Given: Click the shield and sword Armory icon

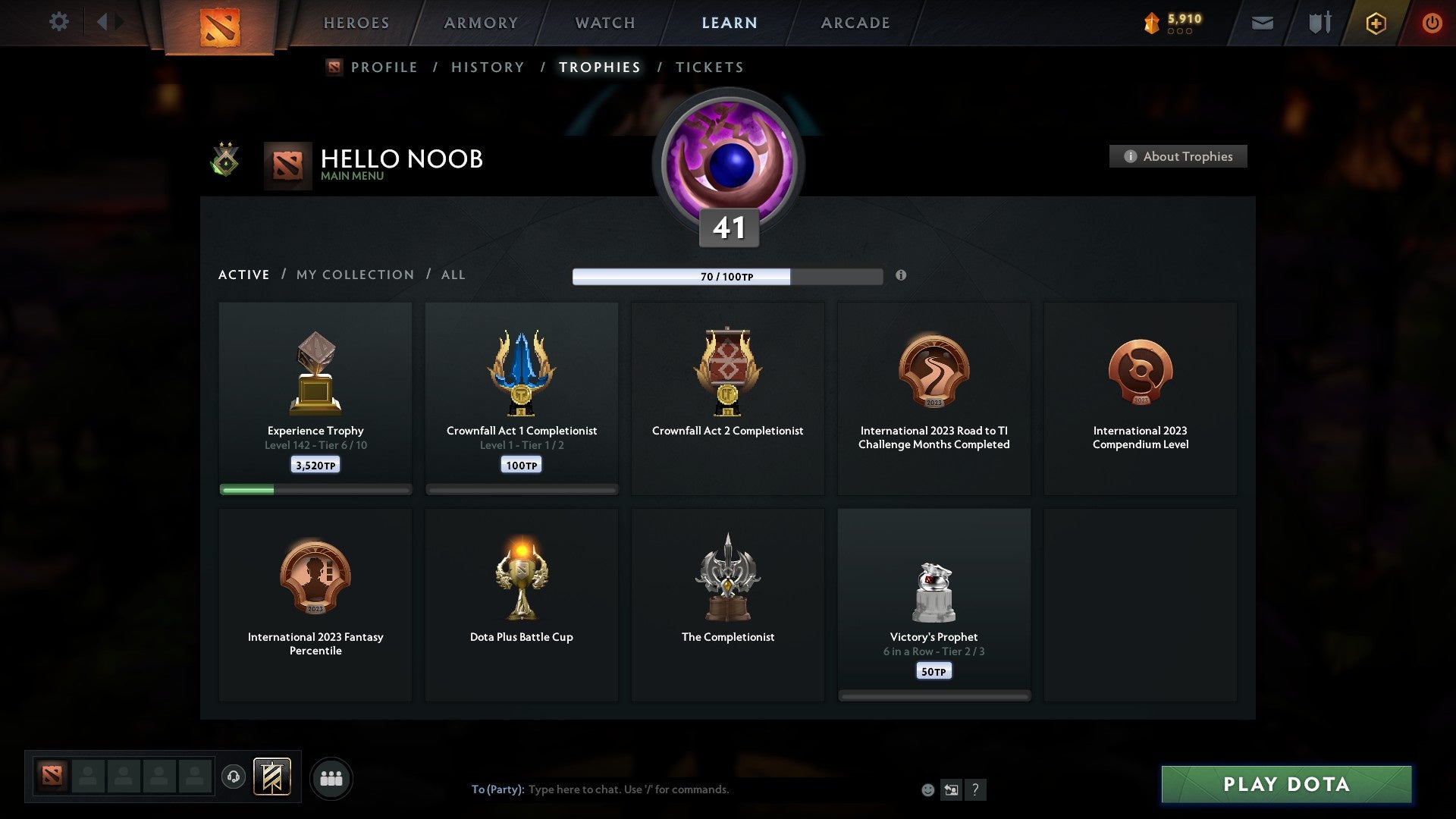Looking at the screenshot, I should tap(1319, 23).
